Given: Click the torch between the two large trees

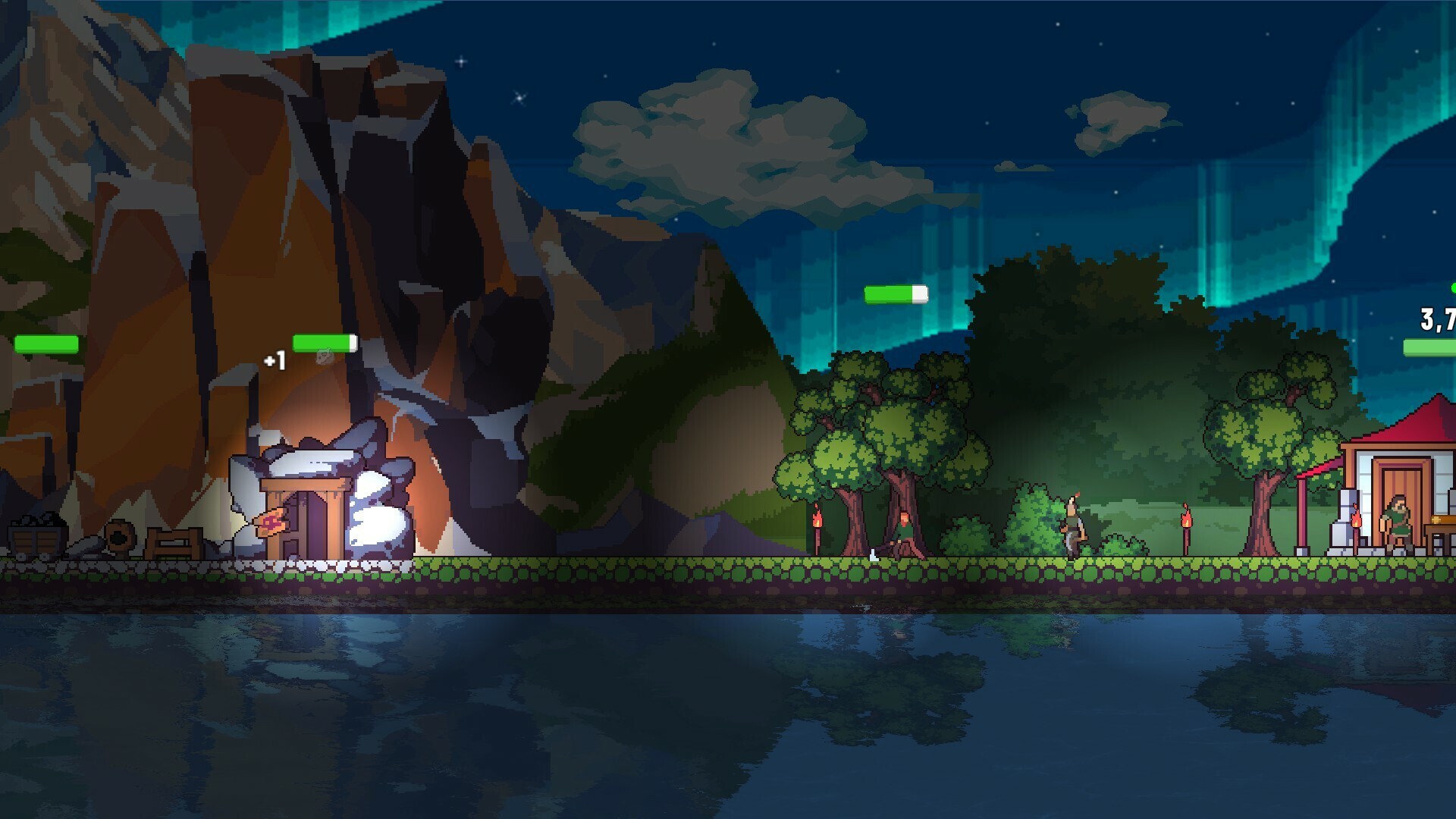Looking at the screenshot, I should click(817, 524).
